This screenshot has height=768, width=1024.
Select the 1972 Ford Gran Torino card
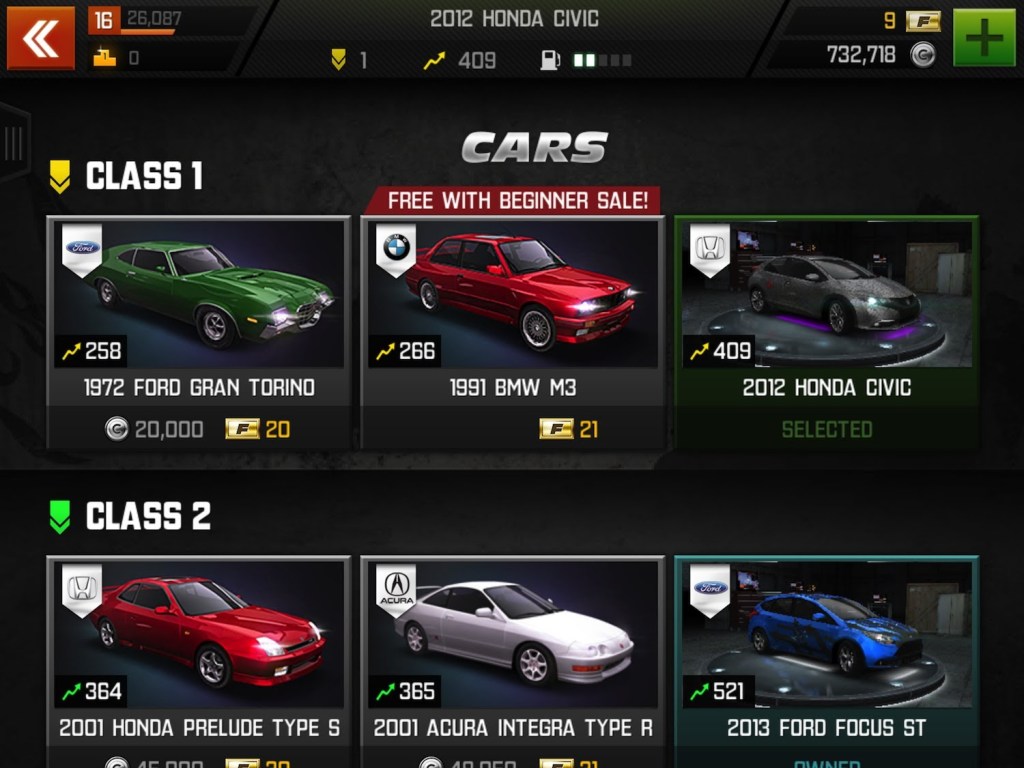199,300
